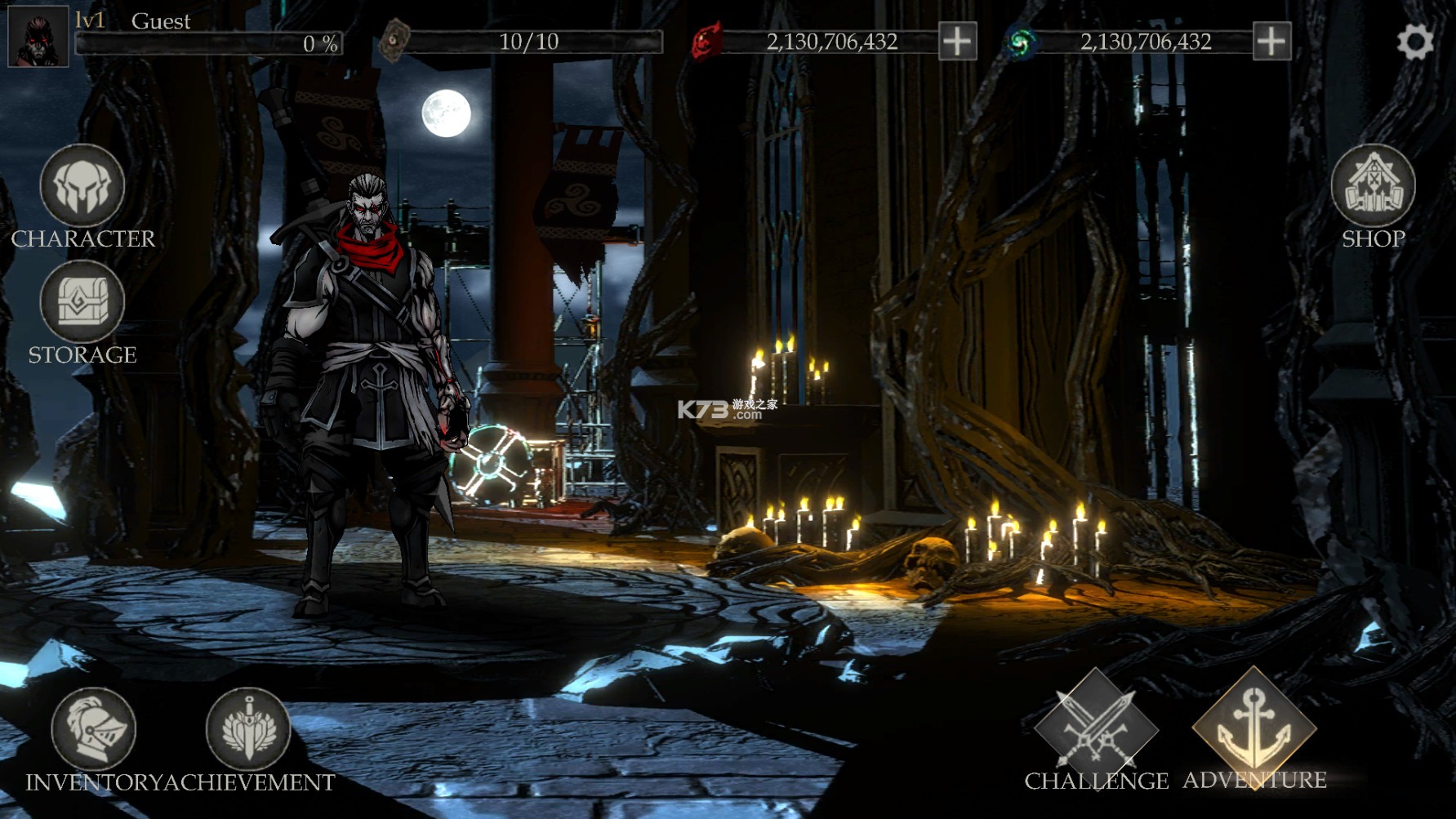This screenshot has width=1456, height=819.
Task: Click the red gem currency icon
Action: pos(706,42)
